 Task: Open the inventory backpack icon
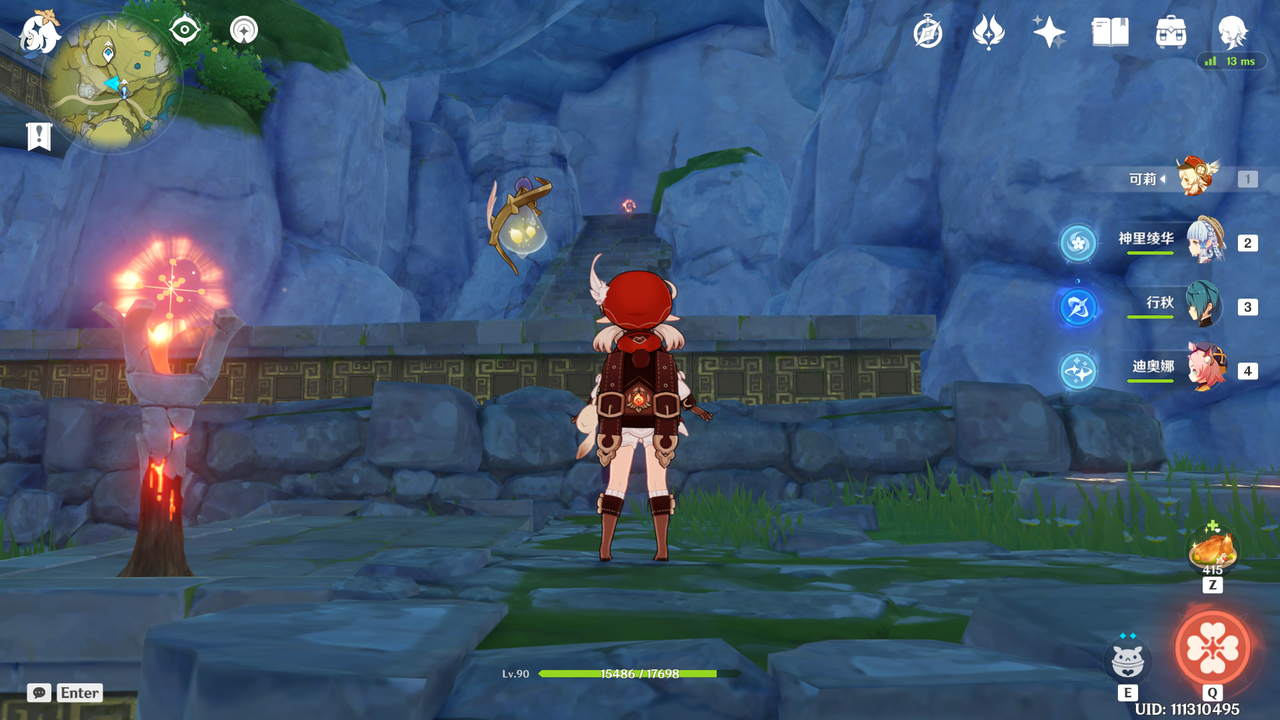1170,33
